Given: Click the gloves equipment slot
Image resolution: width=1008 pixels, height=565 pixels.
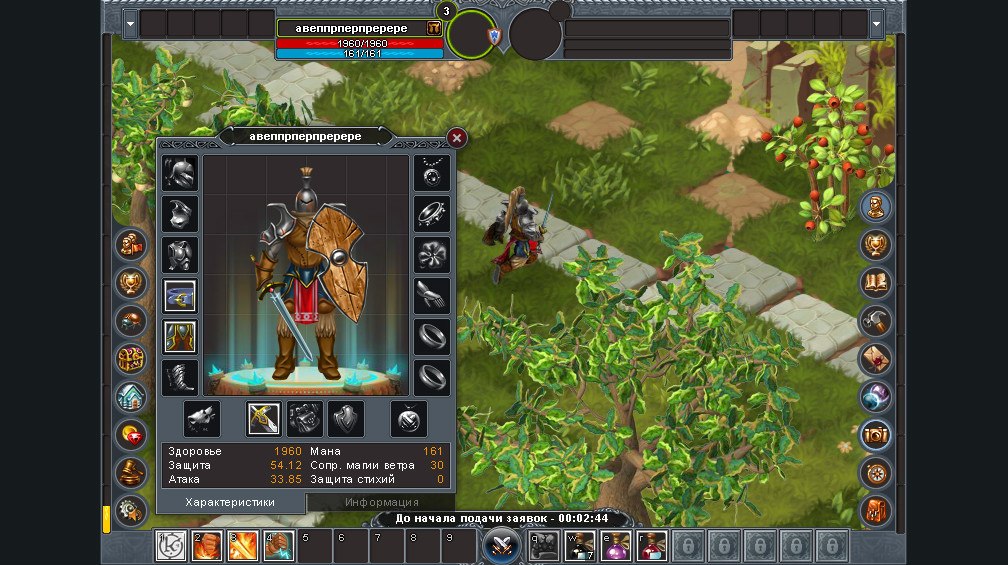Looking at the screenshot, I should pyautogui.click(x=432, y=295).
